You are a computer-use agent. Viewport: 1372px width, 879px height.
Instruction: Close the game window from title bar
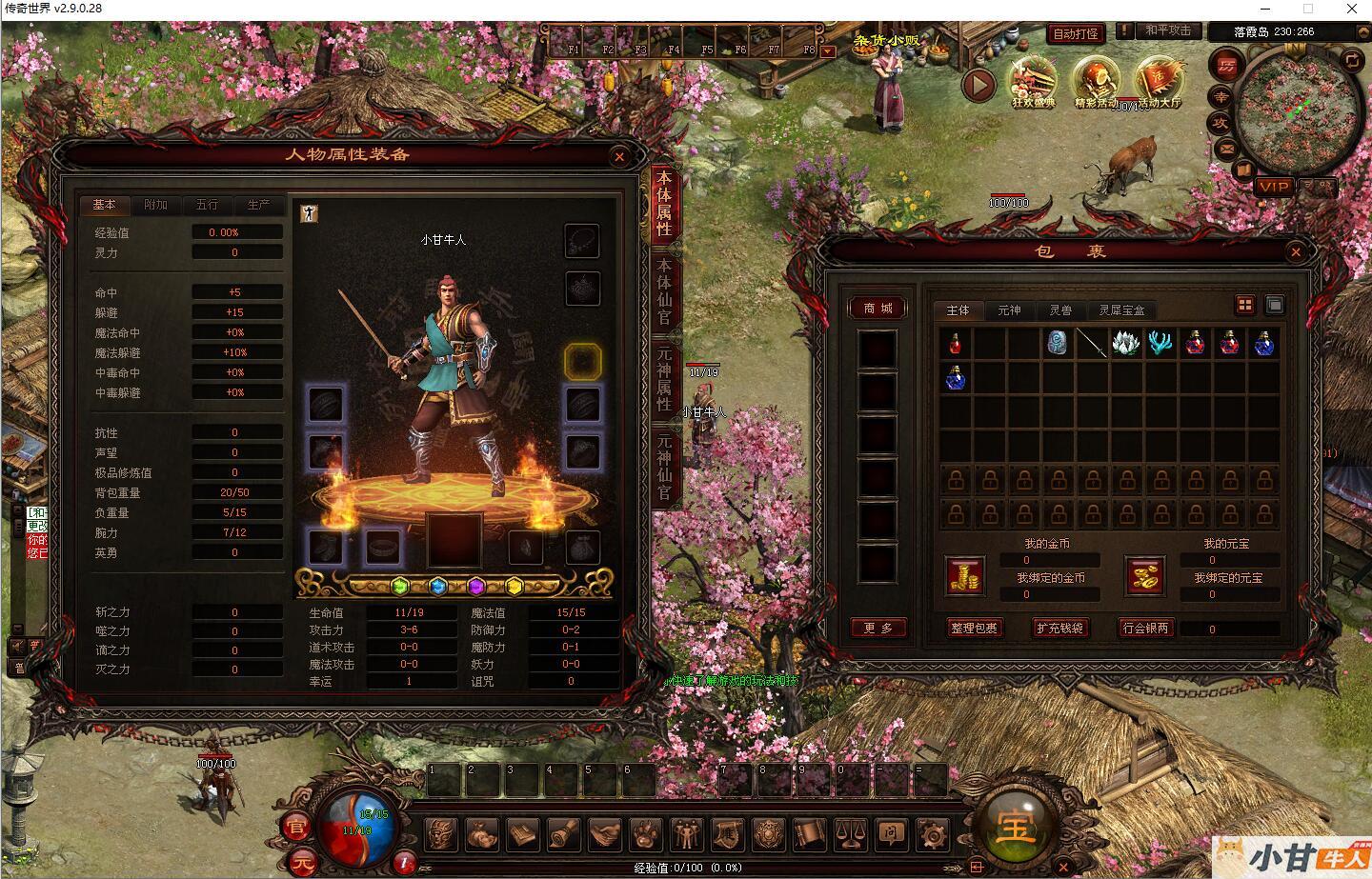coord(1350,9)
